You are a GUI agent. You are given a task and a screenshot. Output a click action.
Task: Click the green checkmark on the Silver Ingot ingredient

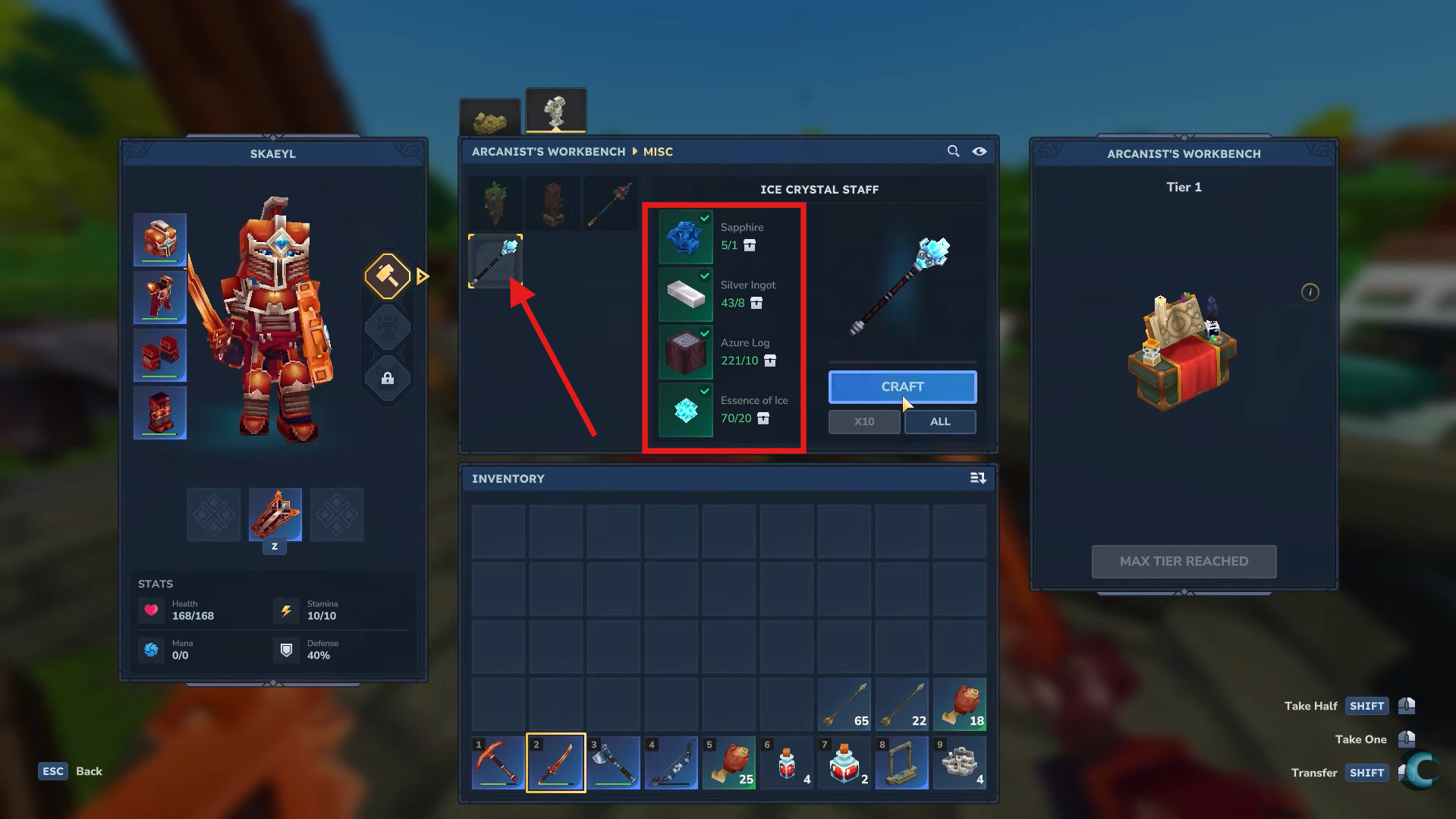[x=705, y=276]
